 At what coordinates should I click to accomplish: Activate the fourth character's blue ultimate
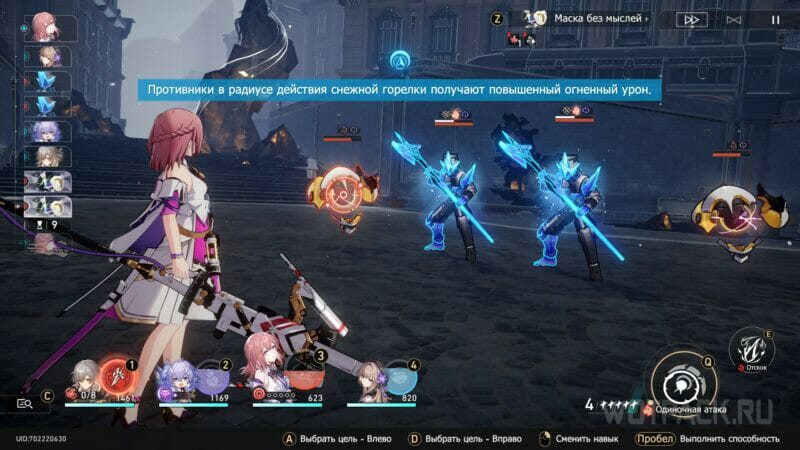pyautogui.click(x=399, y=378)
